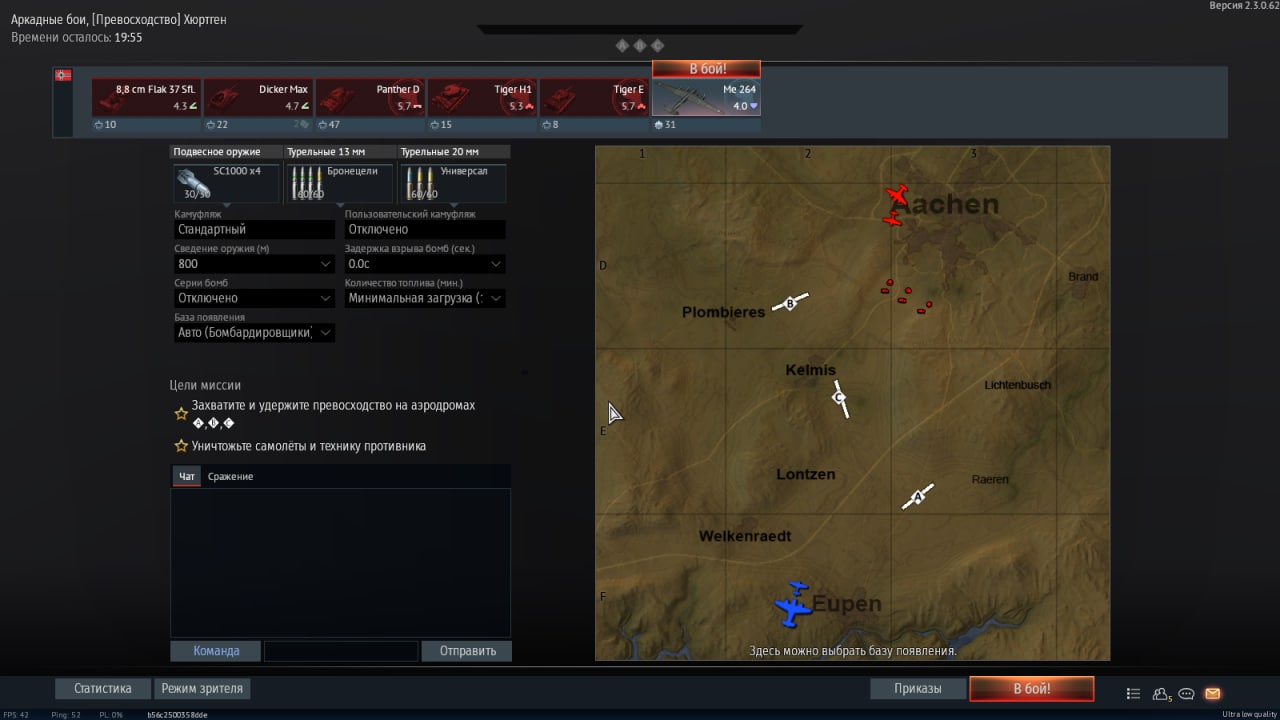This screenshot has width=1280, height=720.
Task: Click the red В бой! button beside Приказы
Action: coord(1031,689)
